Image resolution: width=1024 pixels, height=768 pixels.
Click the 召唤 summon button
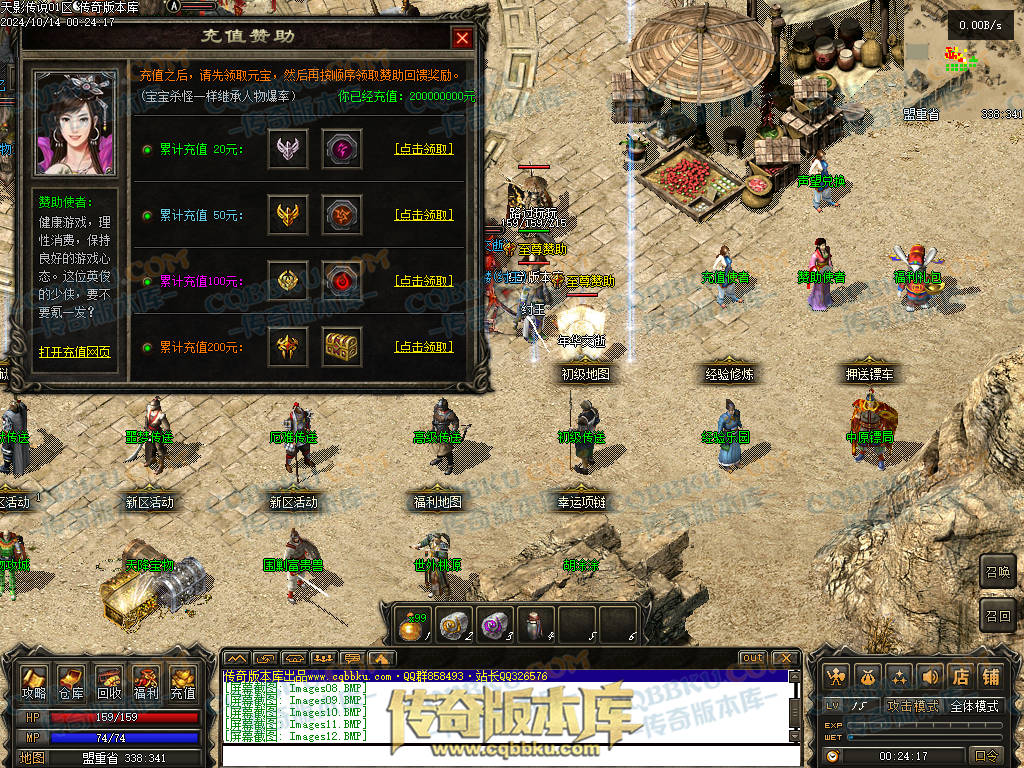(997, 572)
